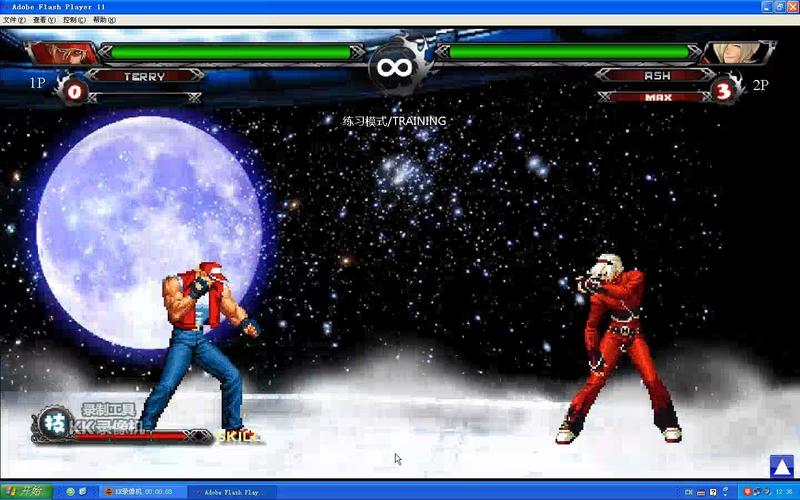The height and width of the screenshot is (500, 800).
Task: Click the blue up-arrow button
Action: click(x=781, y=466)
